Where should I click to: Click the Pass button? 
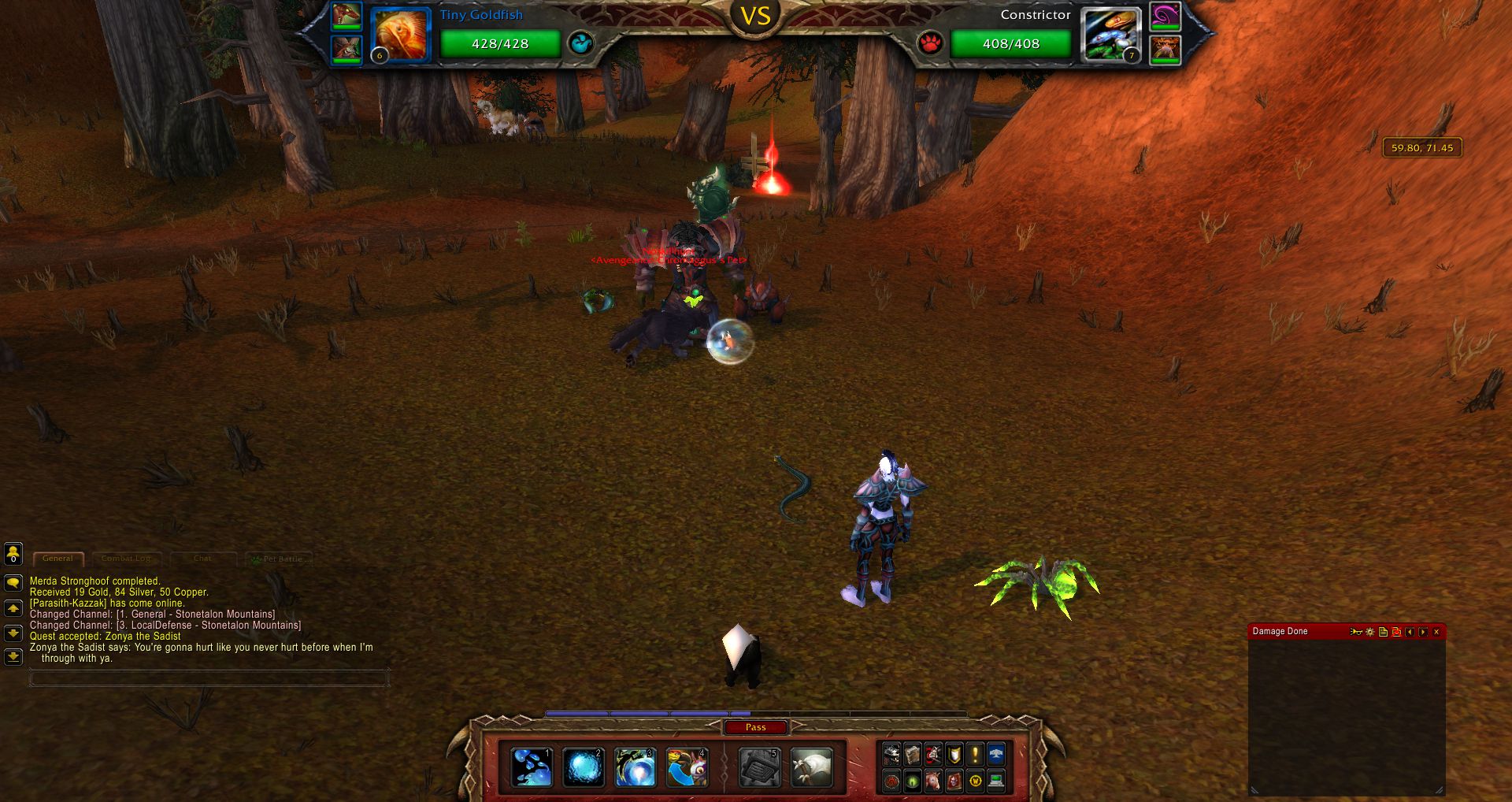tap(755, 727)
